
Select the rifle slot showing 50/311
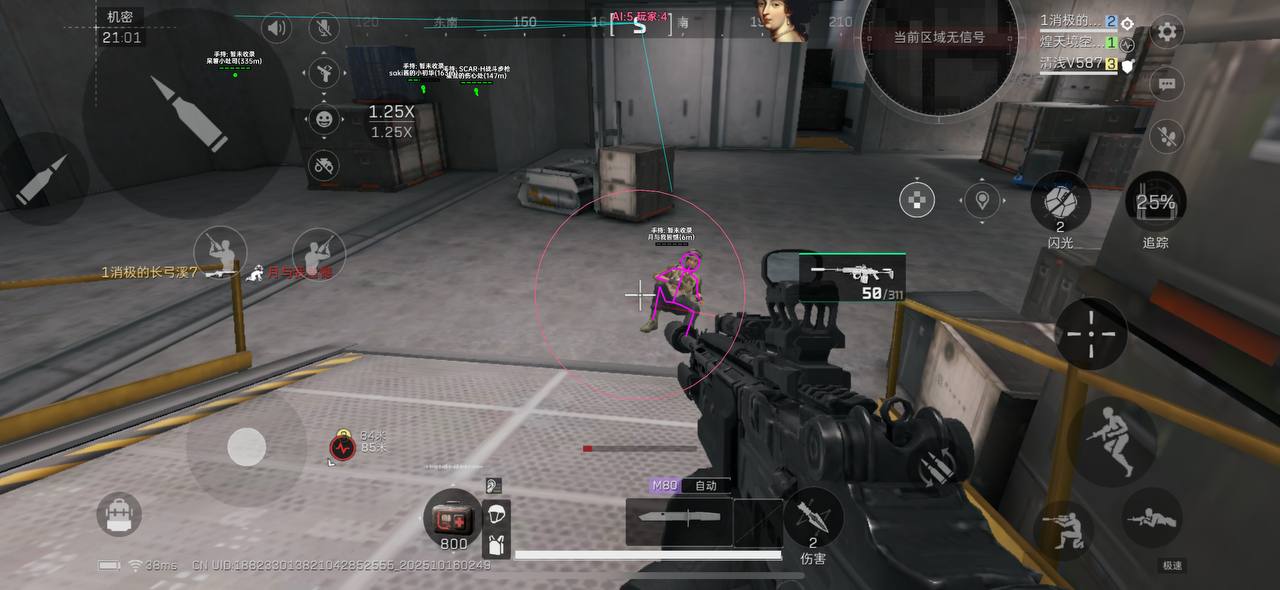tap(853, 277)
